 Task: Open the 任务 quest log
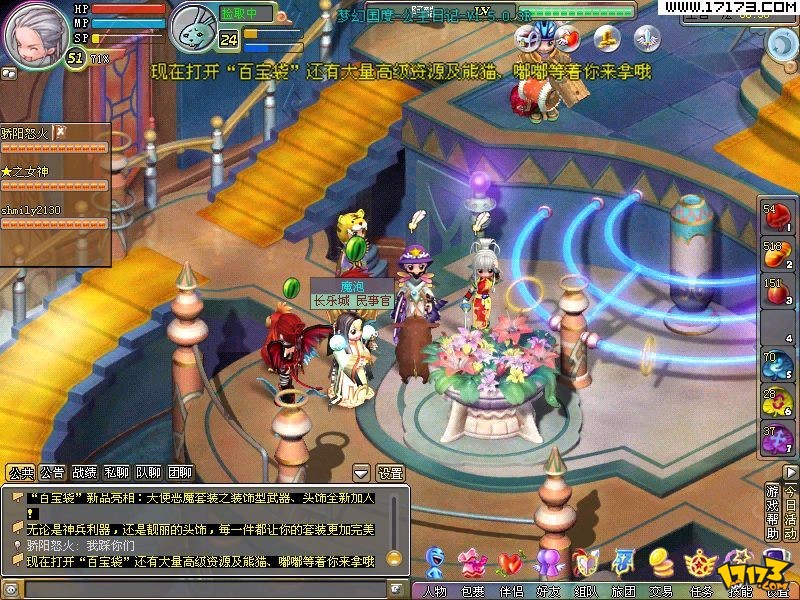tap(700, 591)
